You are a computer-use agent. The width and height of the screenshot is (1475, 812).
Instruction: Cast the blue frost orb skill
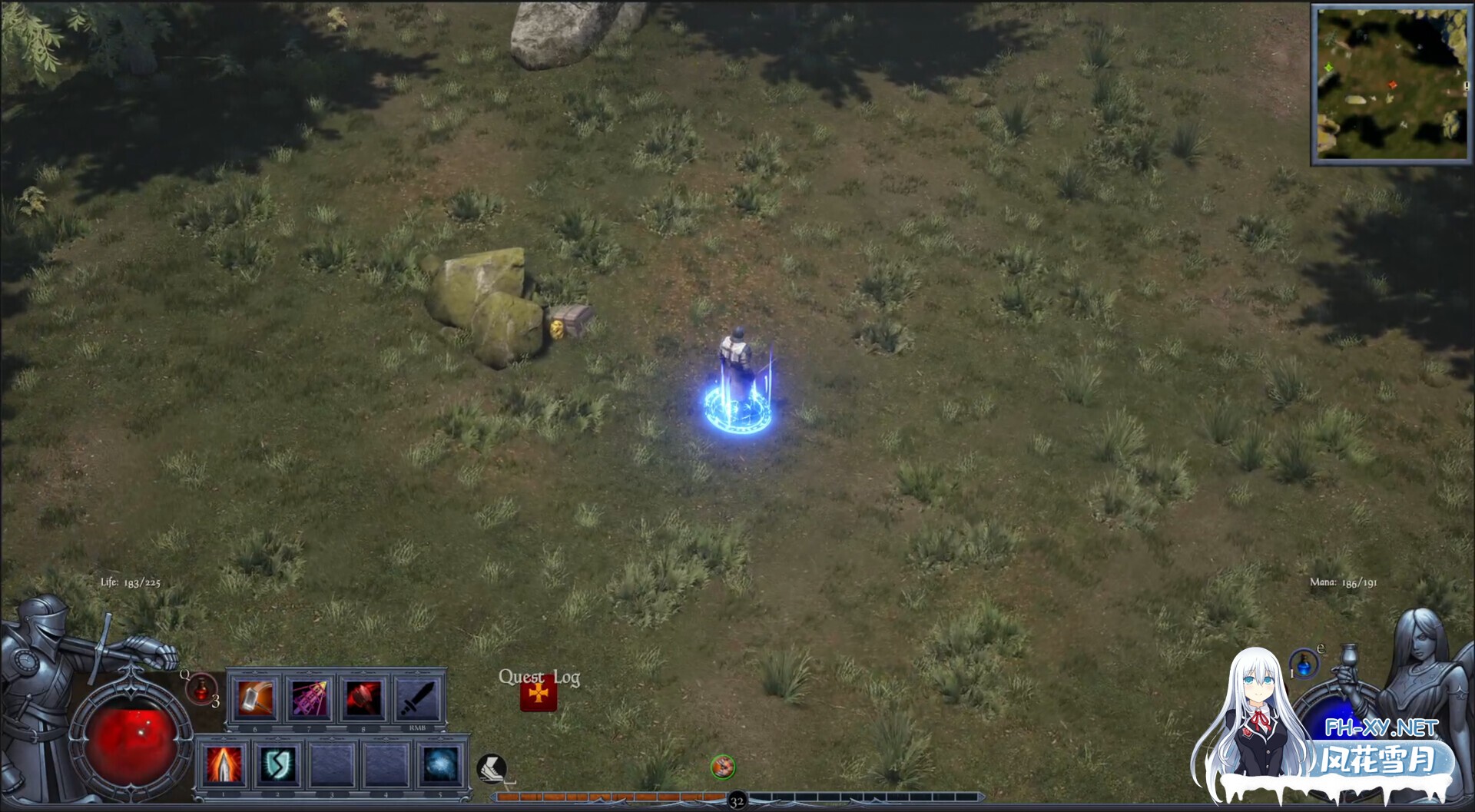pyautogui.click(x=441, y=764)
